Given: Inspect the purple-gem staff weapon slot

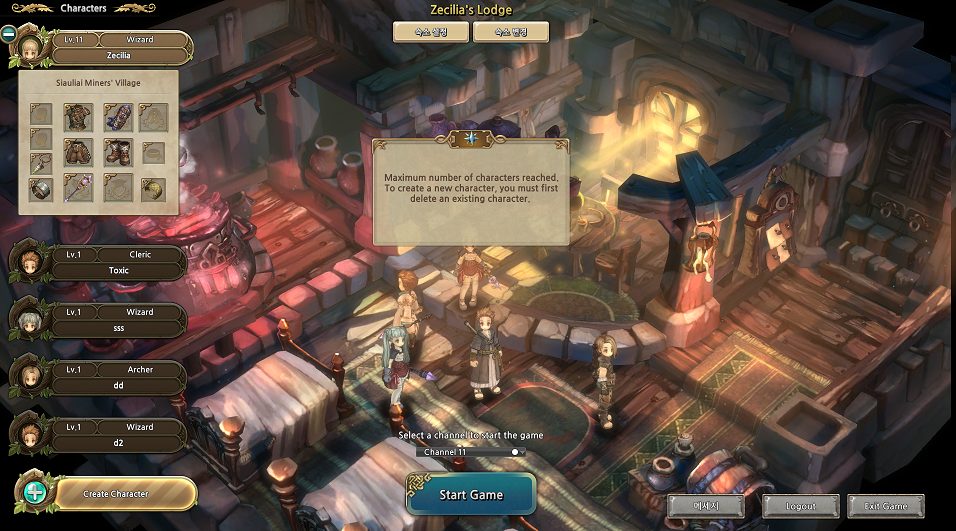Looking at the screenshot, I should tap(78, 188).
